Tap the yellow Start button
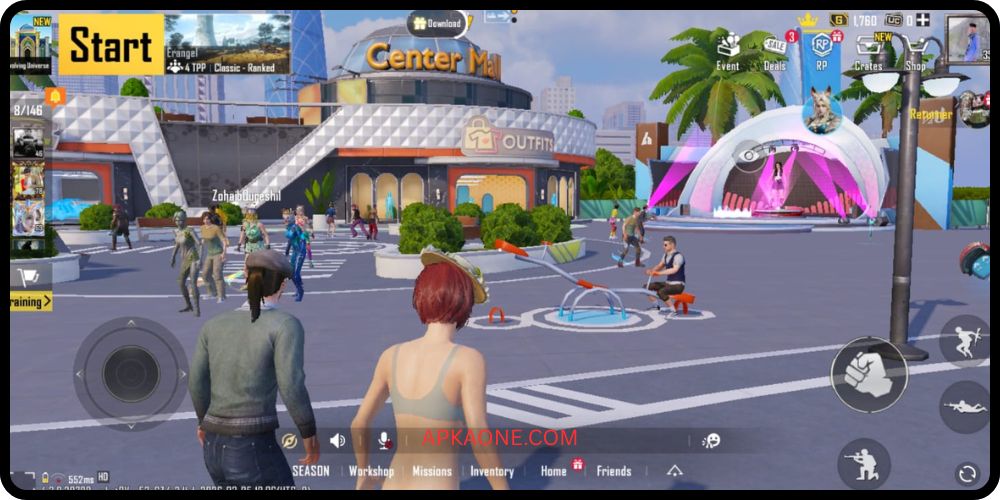The height and width of the screenshot is (500, 1000). pos(110,44)
